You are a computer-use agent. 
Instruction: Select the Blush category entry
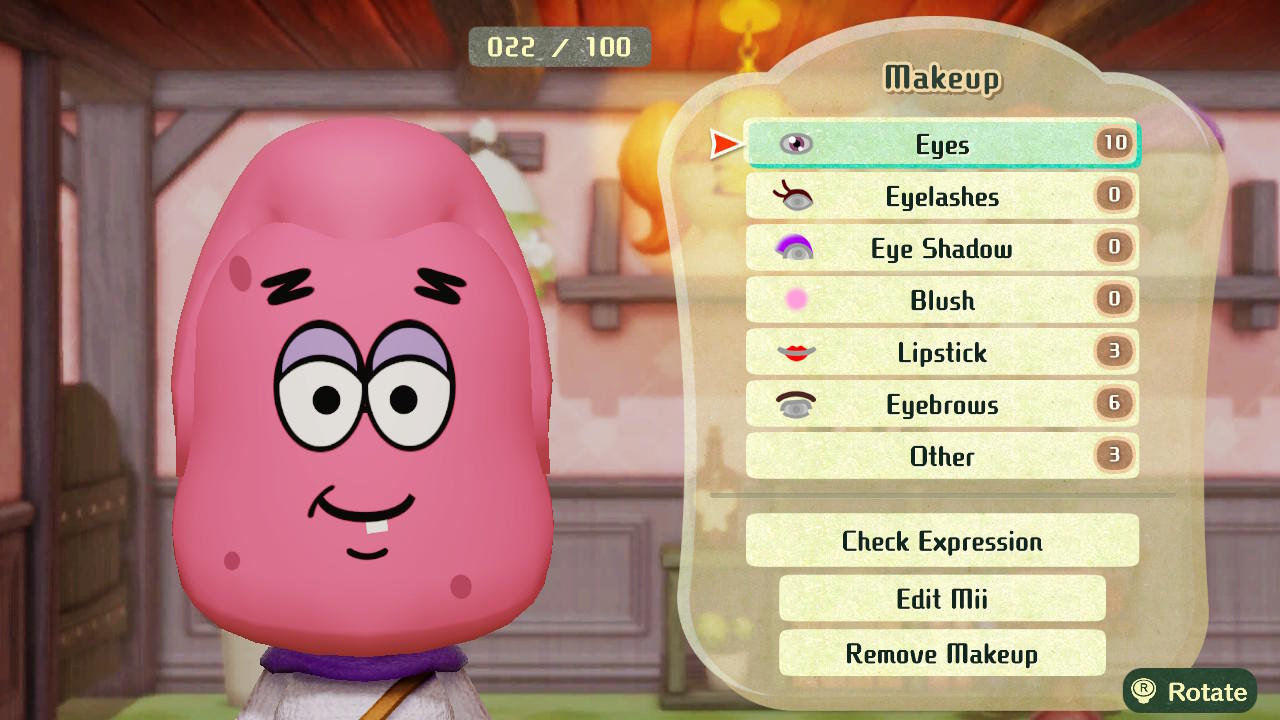pos(940,300)
